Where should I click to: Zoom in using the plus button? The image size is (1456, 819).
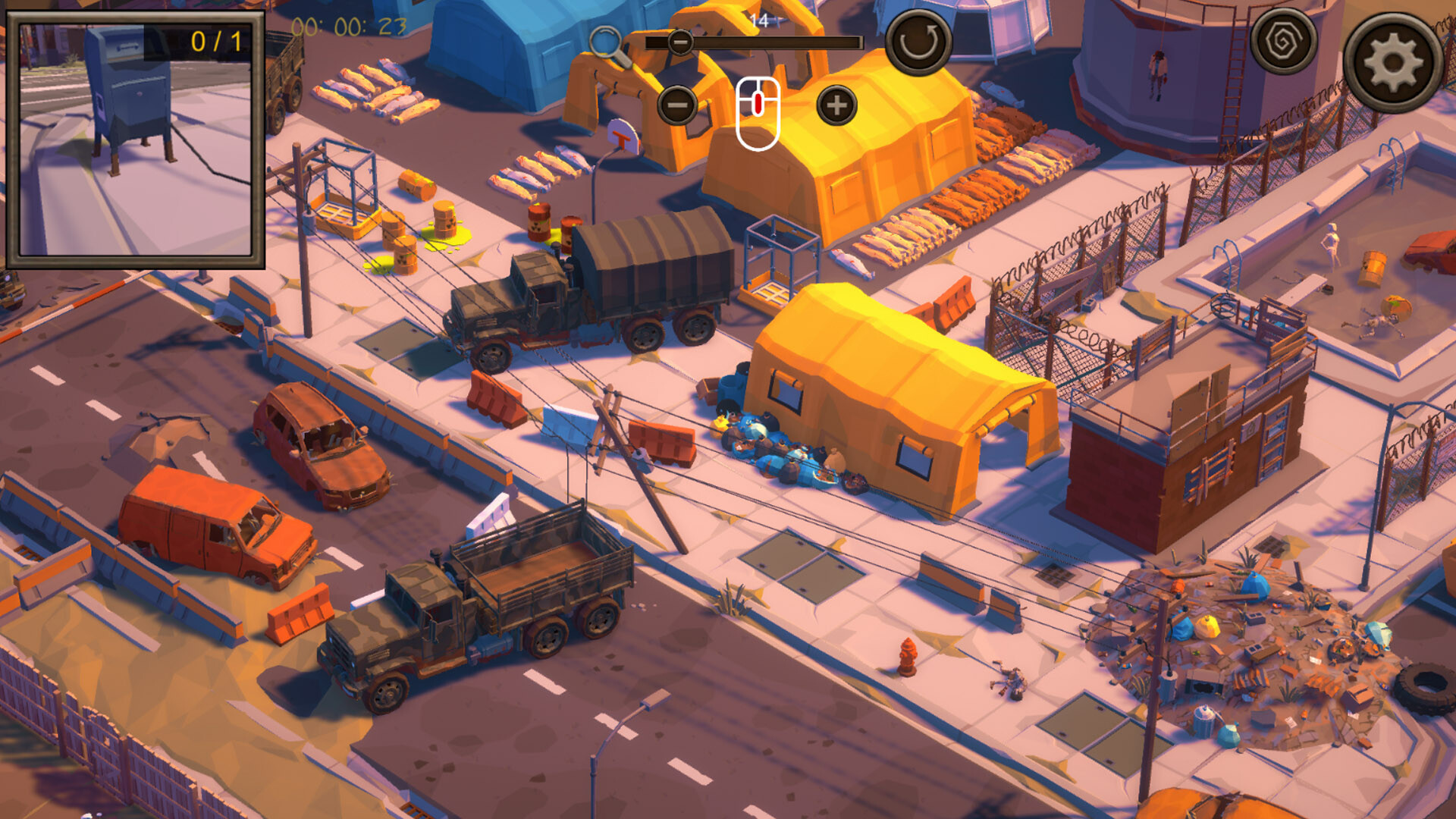click(836, 104)
